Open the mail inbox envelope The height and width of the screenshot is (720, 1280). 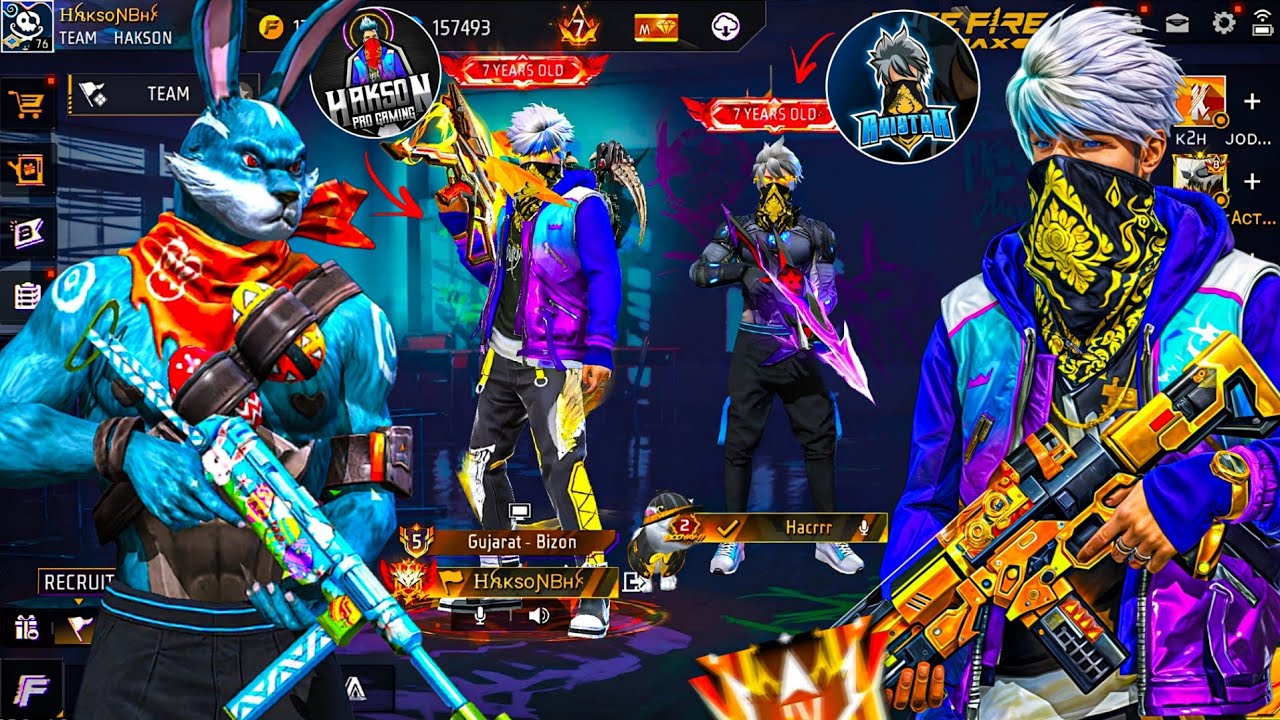[x=1177, y=24]
